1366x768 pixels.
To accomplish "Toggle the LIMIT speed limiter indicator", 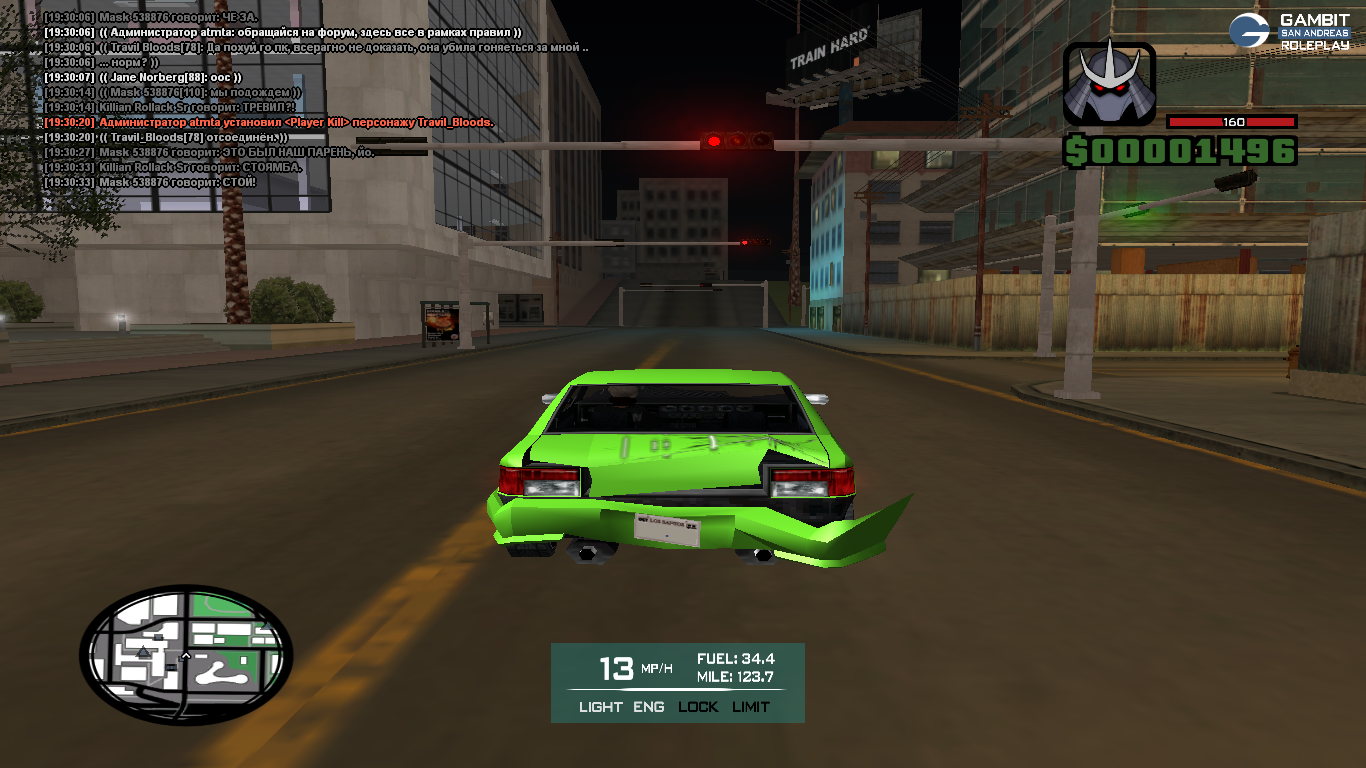I will coord(751,707).
